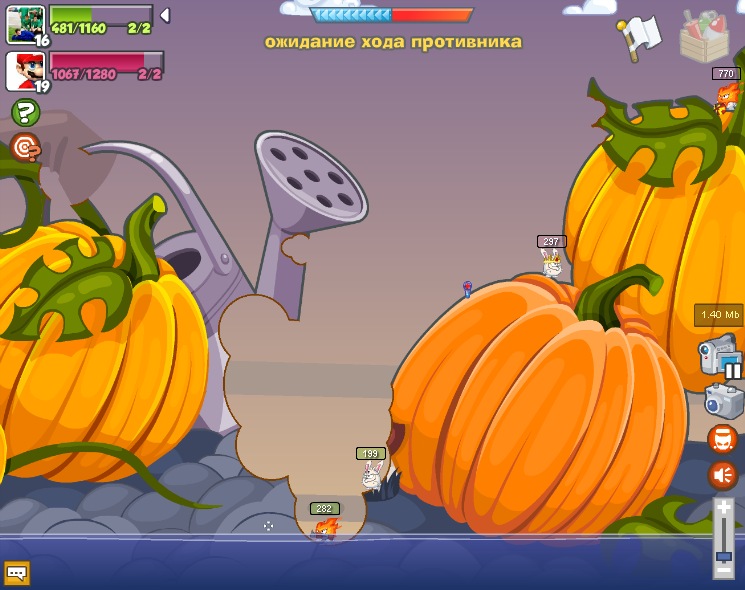Select the Mario avatar player portrait
The image size is (745, 590).
pyautogui.click(x=25, y=70)
